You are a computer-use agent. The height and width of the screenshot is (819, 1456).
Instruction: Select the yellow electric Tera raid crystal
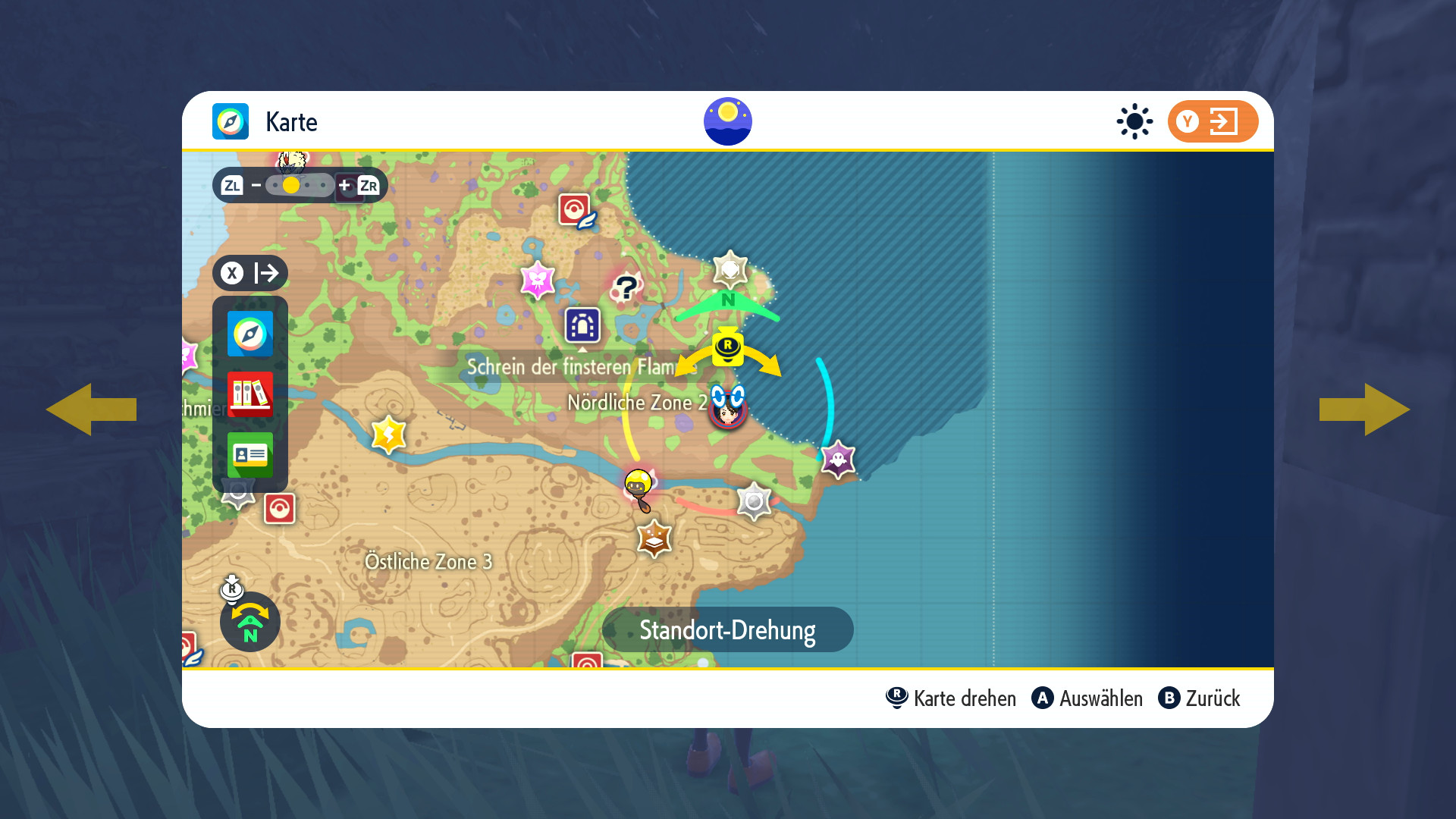(389, 435)
